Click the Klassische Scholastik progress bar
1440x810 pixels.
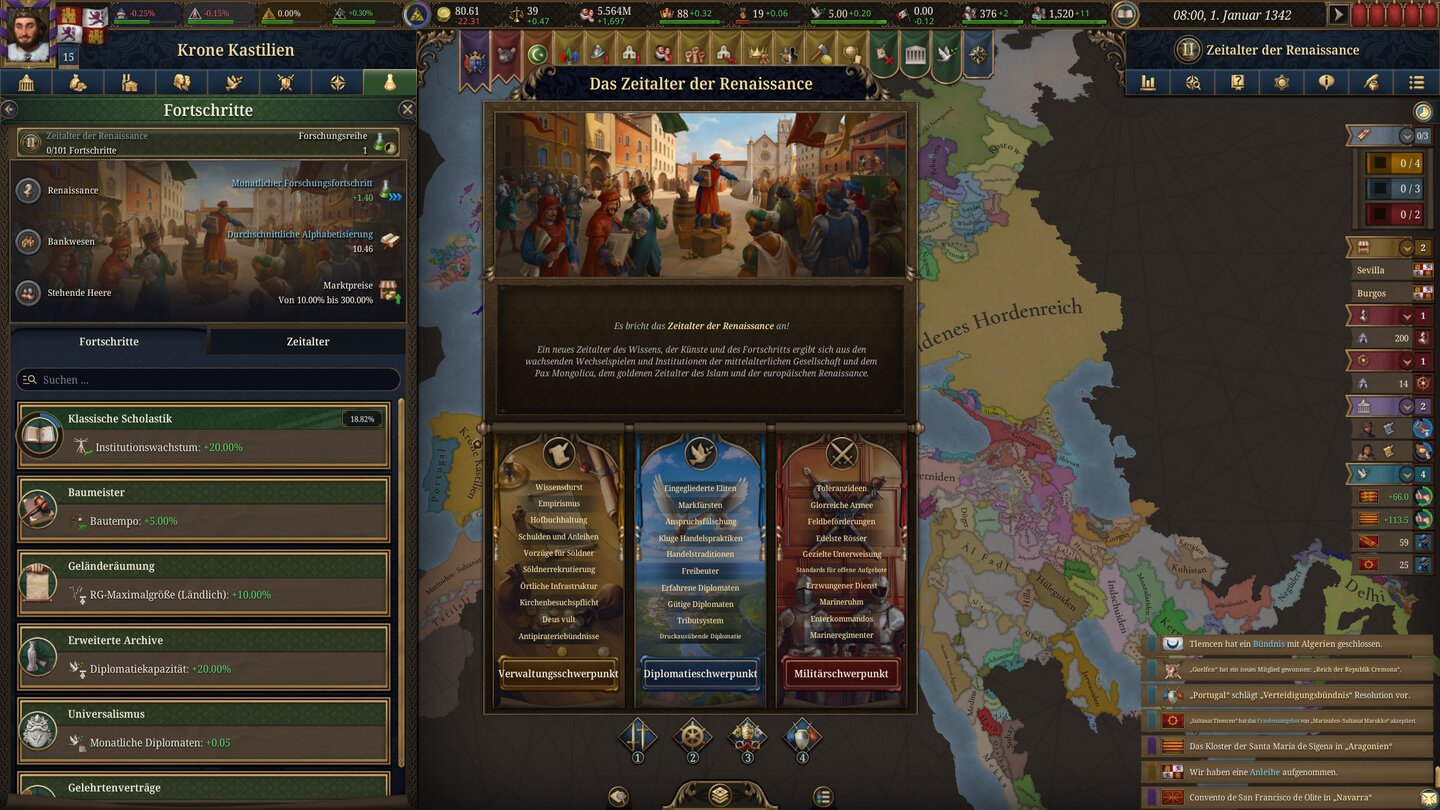click(x=208, y=419)
